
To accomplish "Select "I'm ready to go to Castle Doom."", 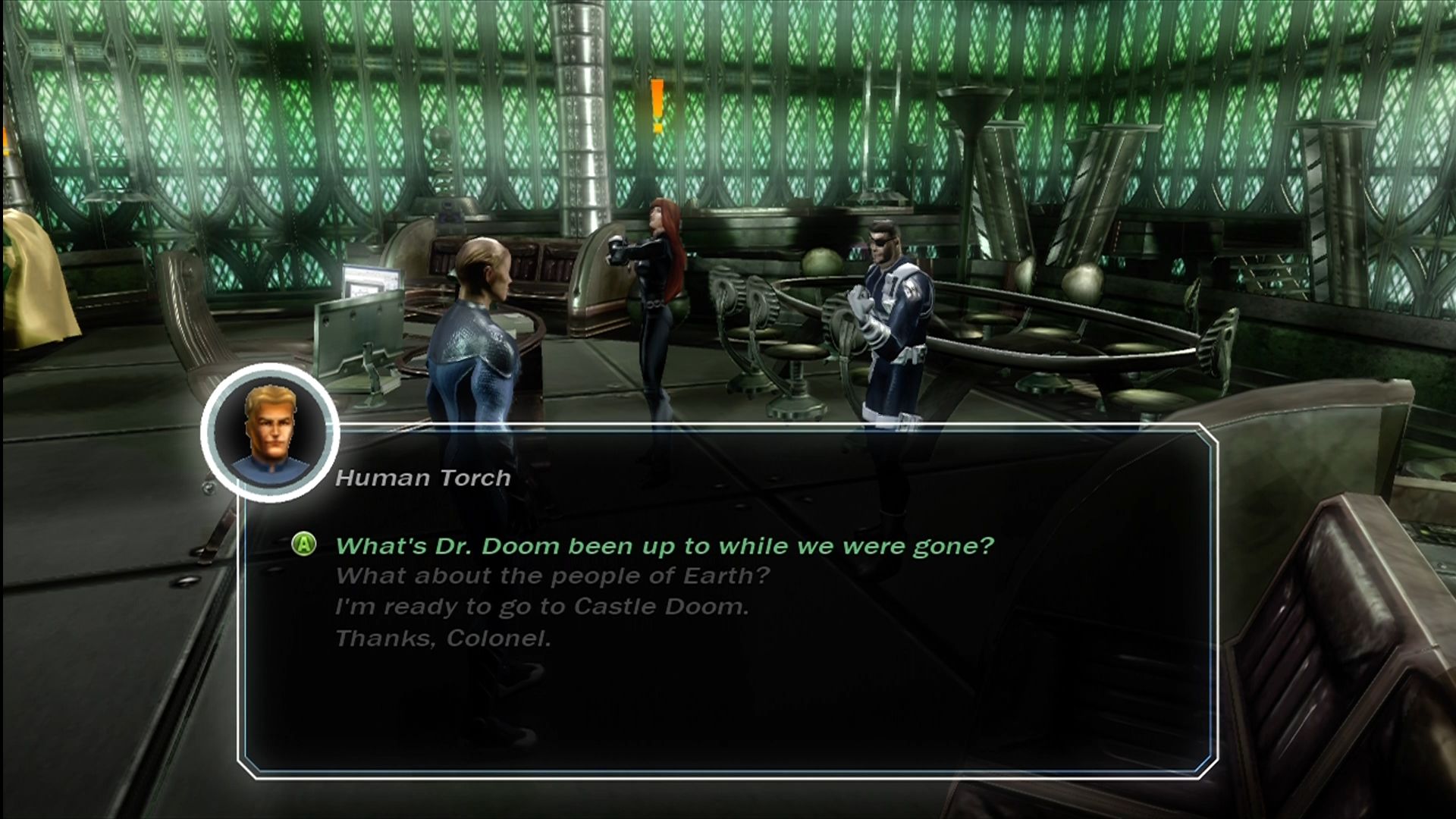I will (541, 607).
